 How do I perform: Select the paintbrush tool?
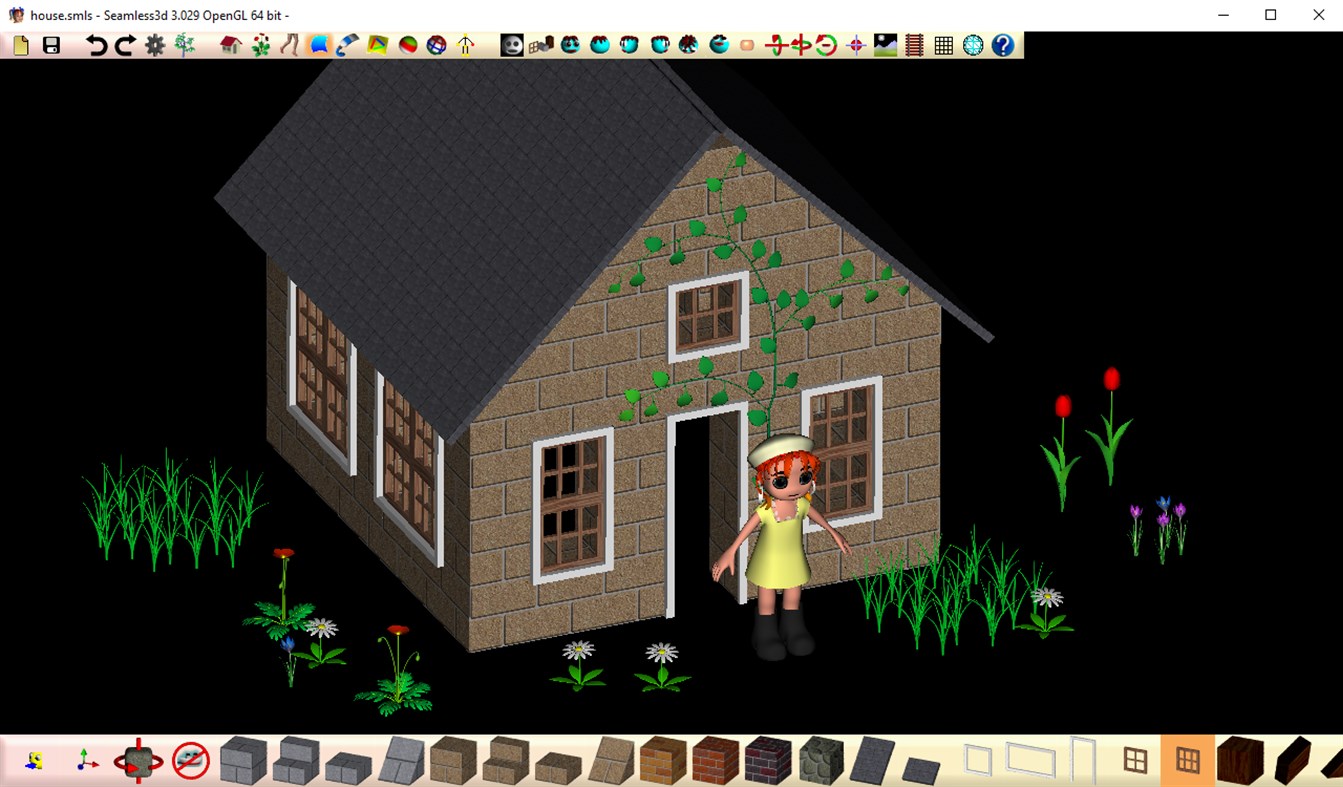[x=347, y=44]
